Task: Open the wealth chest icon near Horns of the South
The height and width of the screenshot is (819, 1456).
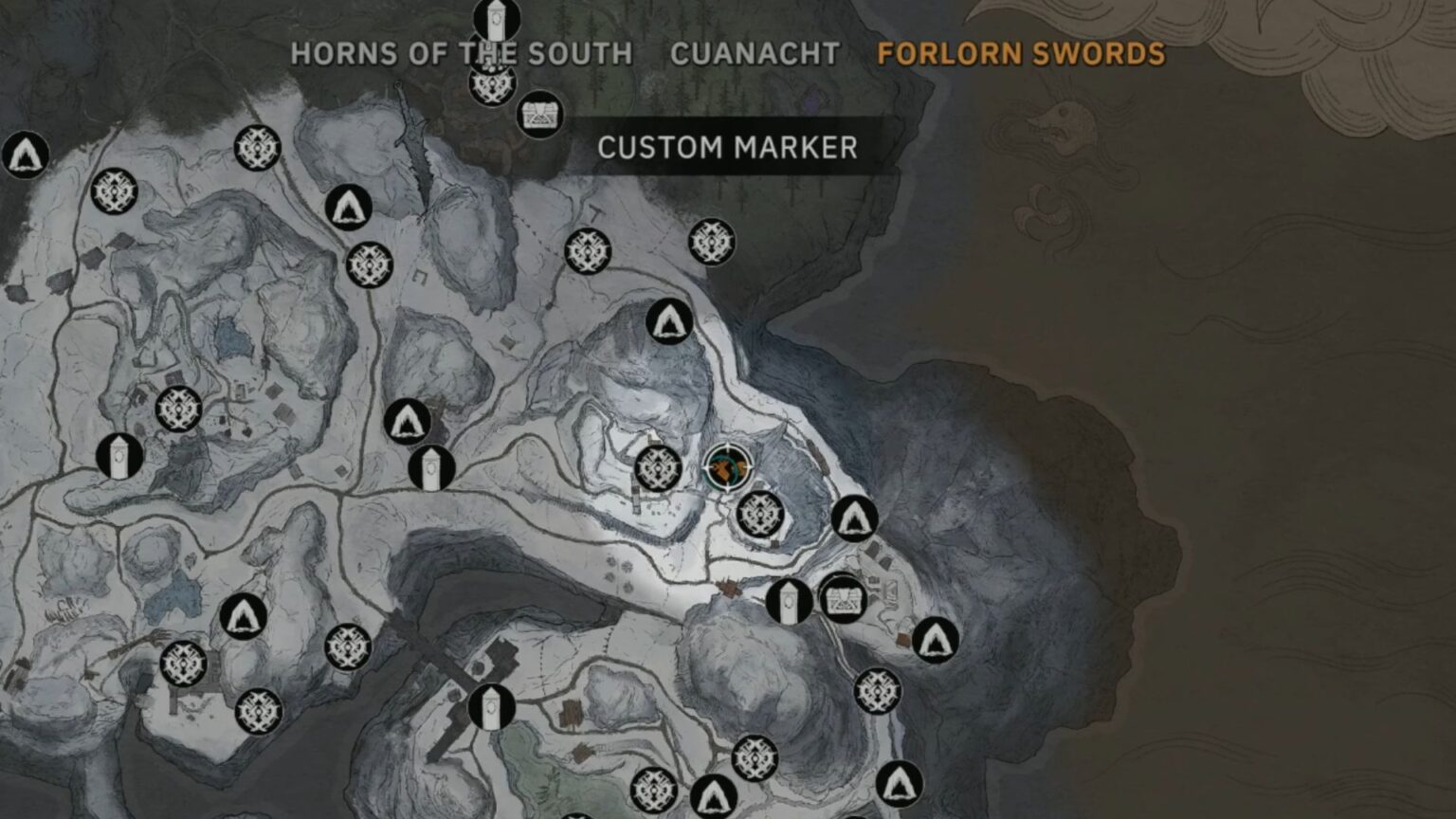Action: click(x=538, y=116)
